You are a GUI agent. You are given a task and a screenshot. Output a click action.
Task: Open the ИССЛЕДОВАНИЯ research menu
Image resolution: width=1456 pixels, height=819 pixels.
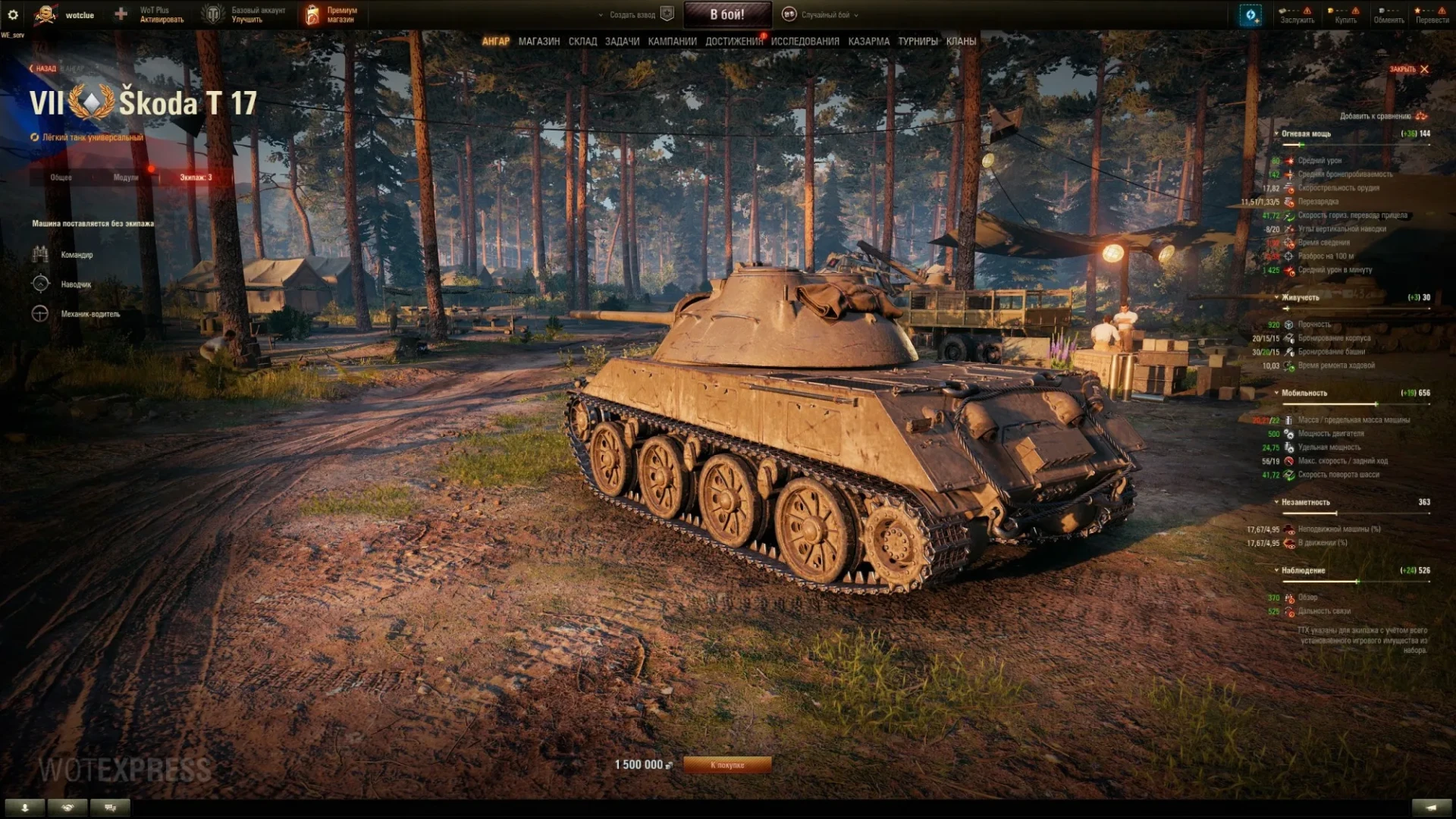click(x=805, y=42)
